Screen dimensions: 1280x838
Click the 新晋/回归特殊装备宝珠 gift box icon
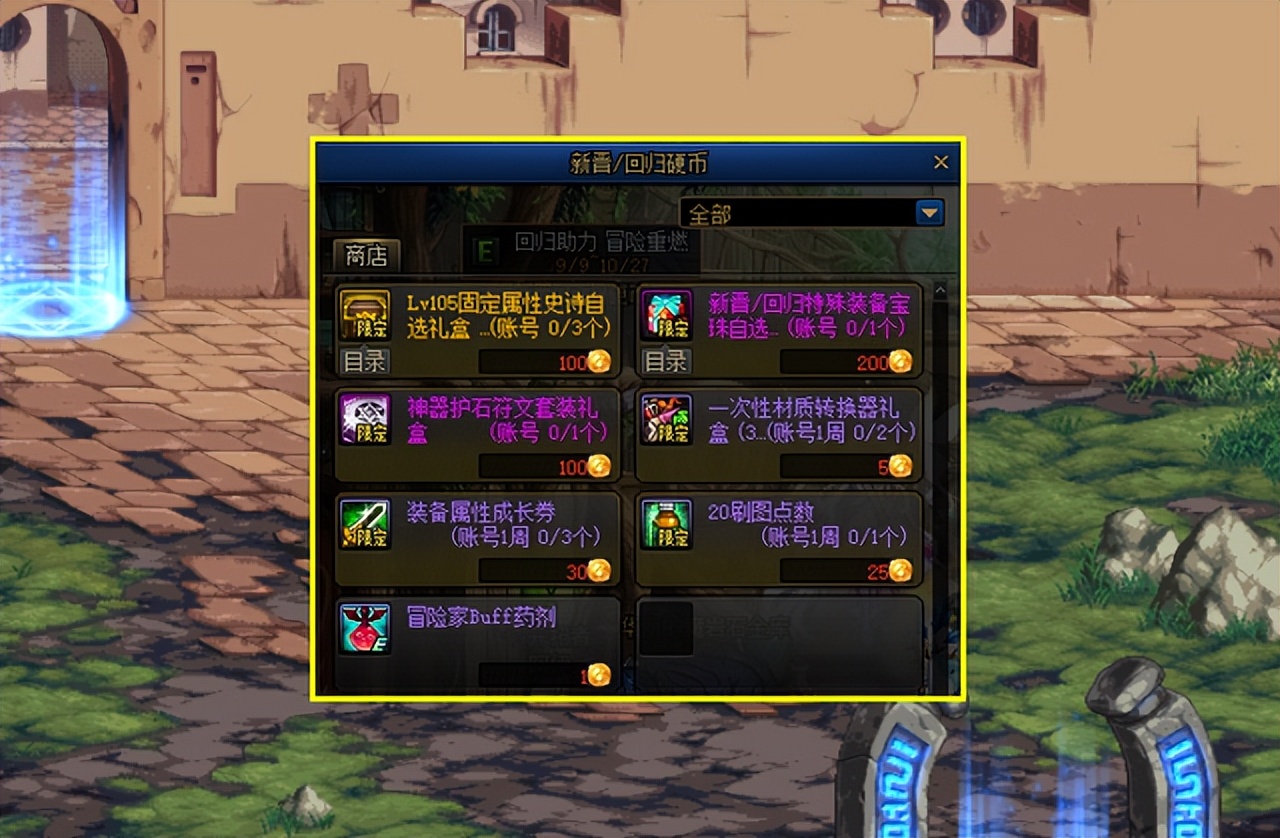[668, 311]
